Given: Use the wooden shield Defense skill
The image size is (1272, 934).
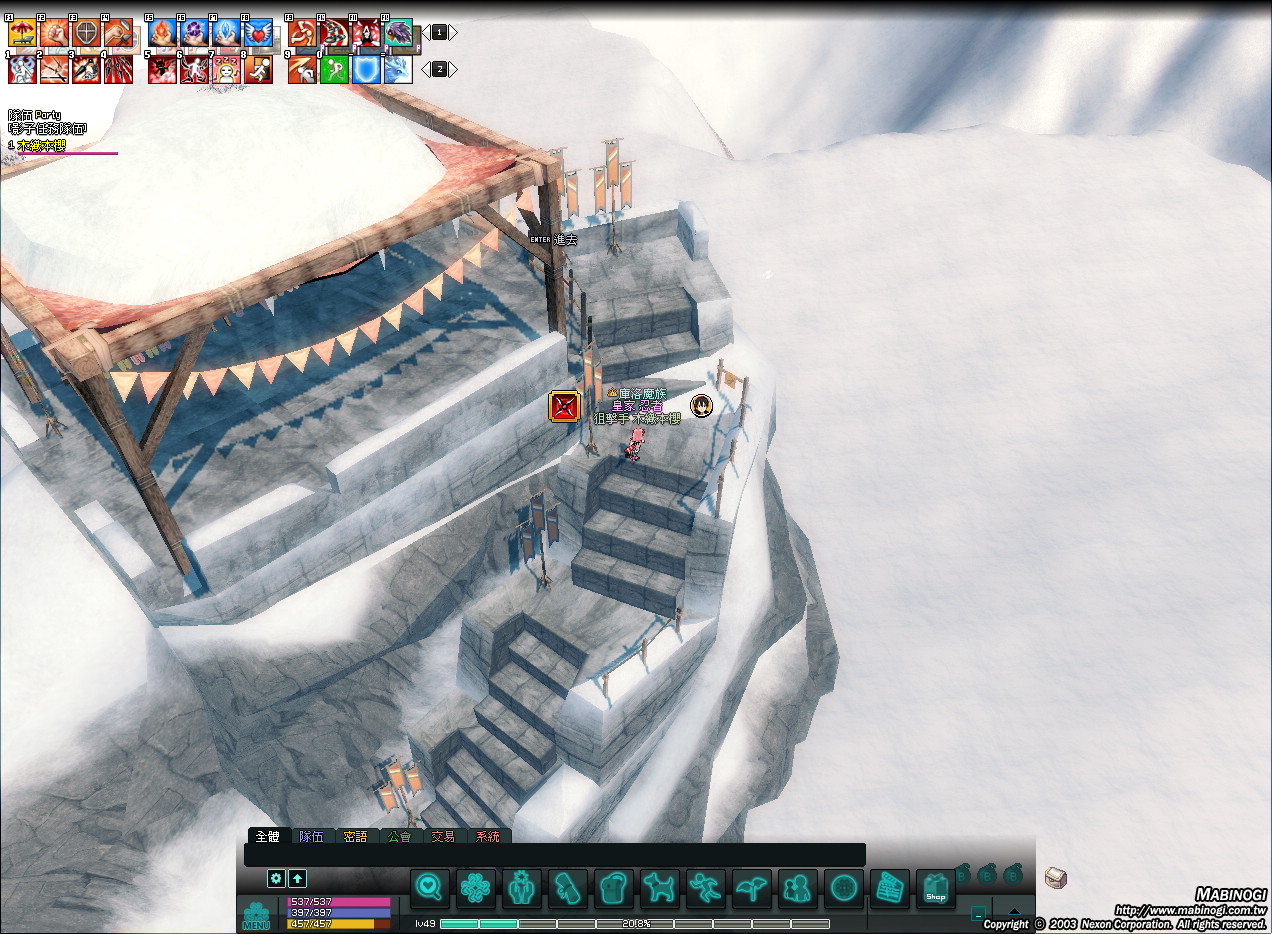Looking at the screenshot, I should click(86, 33).
